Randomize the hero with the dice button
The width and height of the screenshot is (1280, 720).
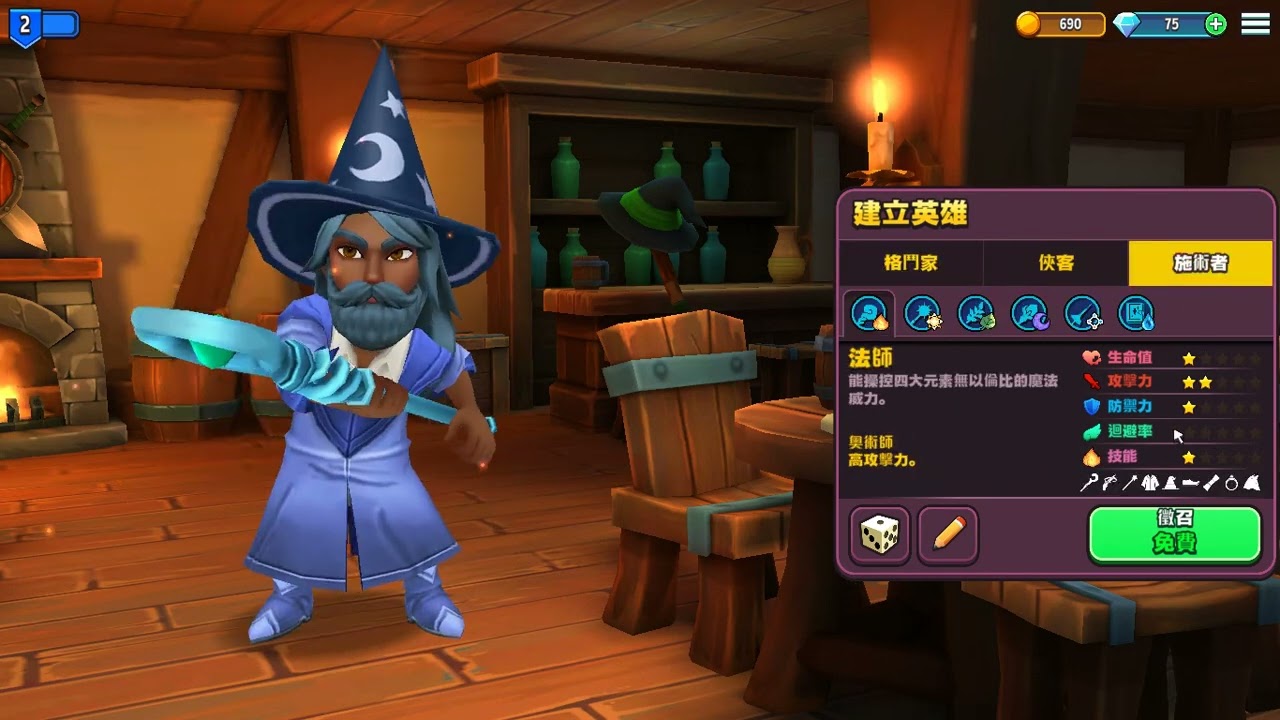[880, 536]
